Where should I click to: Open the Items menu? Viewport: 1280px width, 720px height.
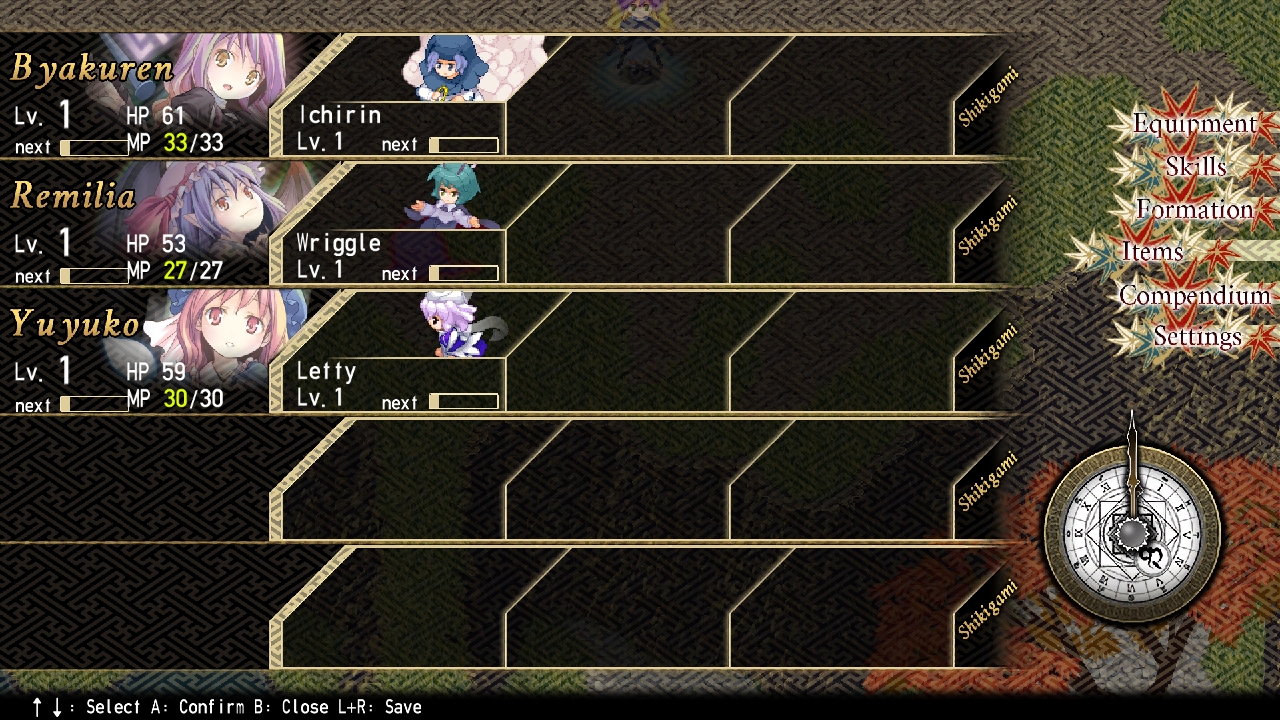pos(1153,252)
